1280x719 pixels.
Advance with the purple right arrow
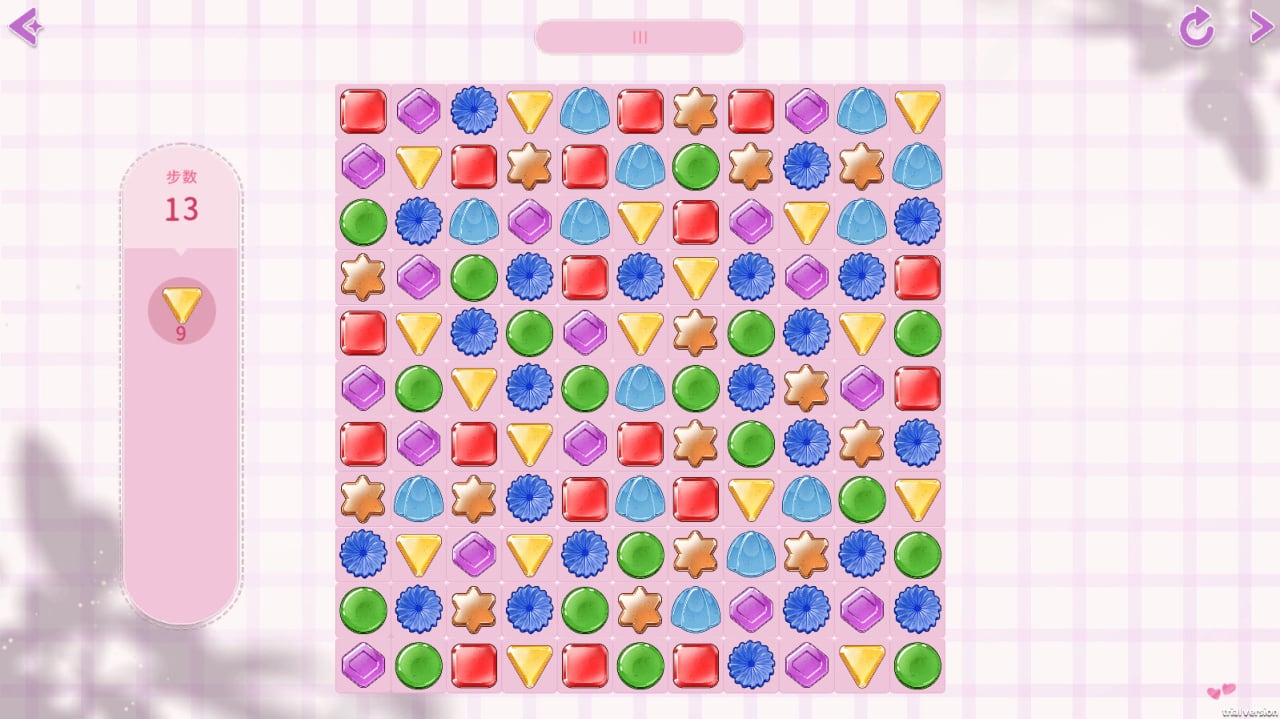(x=1260, y=26)
